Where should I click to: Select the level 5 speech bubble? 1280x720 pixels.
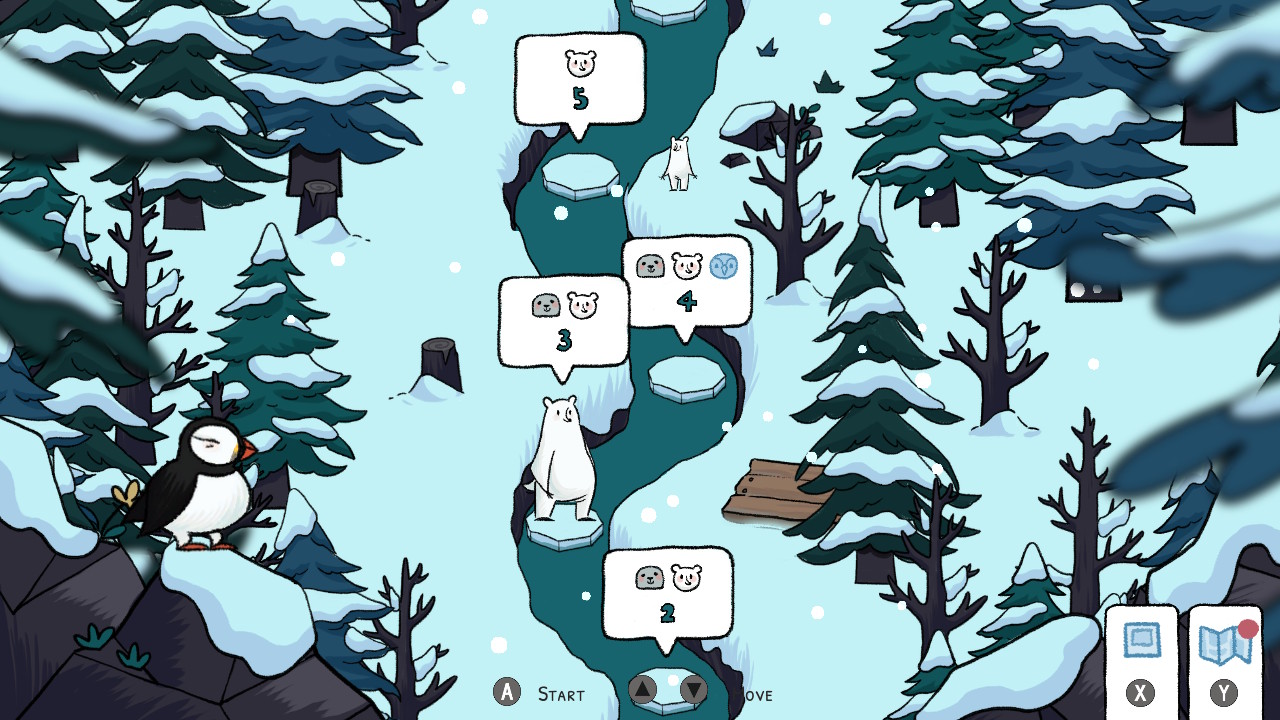click(x=580, y=80)
